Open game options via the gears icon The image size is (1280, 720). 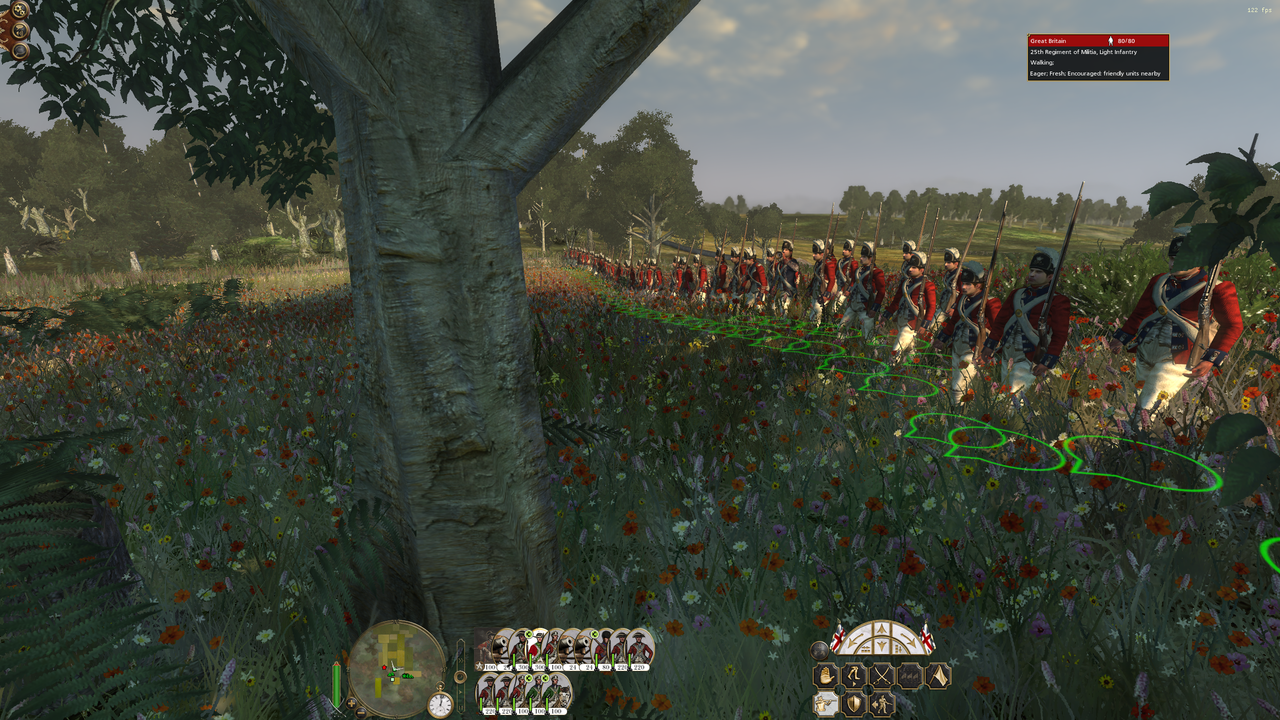tap(19, 10)
